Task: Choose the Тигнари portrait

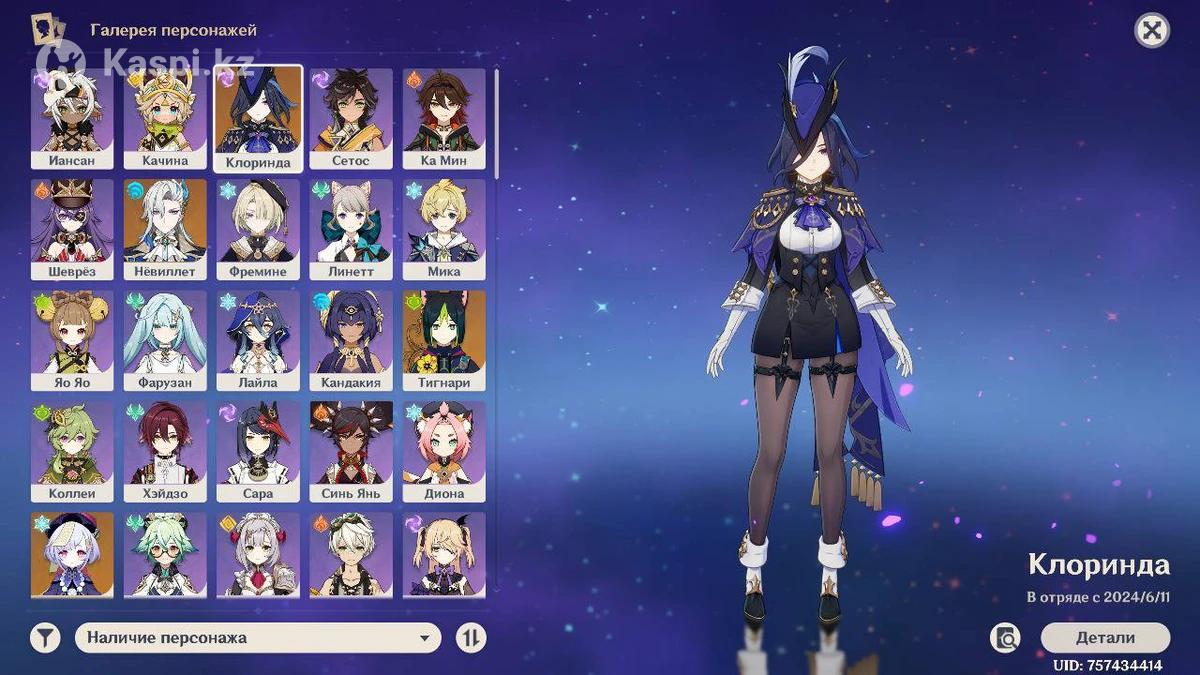Action: 444,340
